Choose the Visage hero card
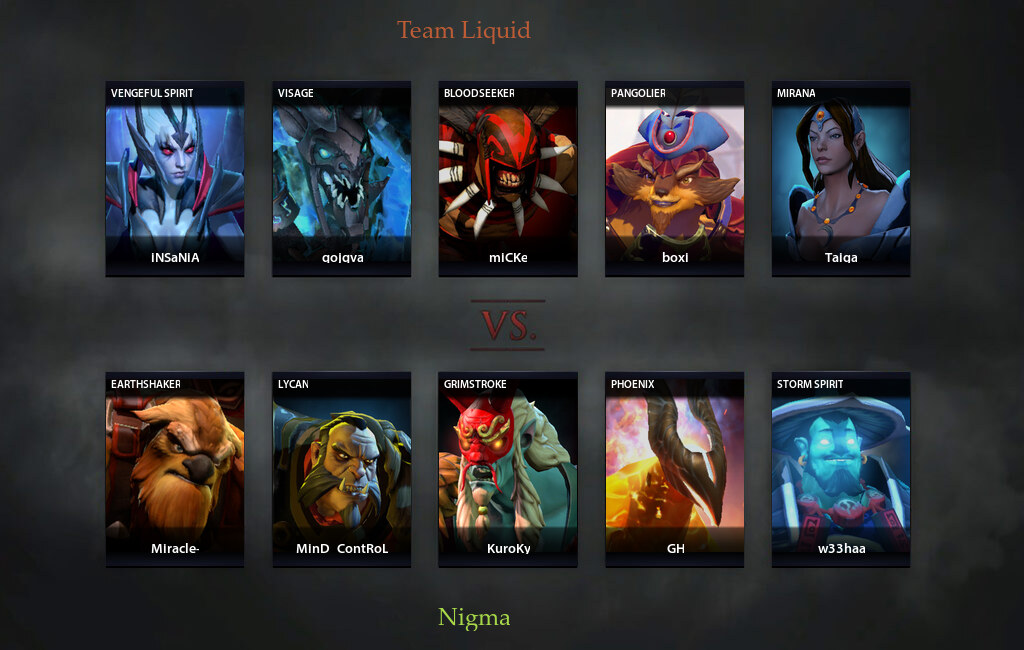 341,178
